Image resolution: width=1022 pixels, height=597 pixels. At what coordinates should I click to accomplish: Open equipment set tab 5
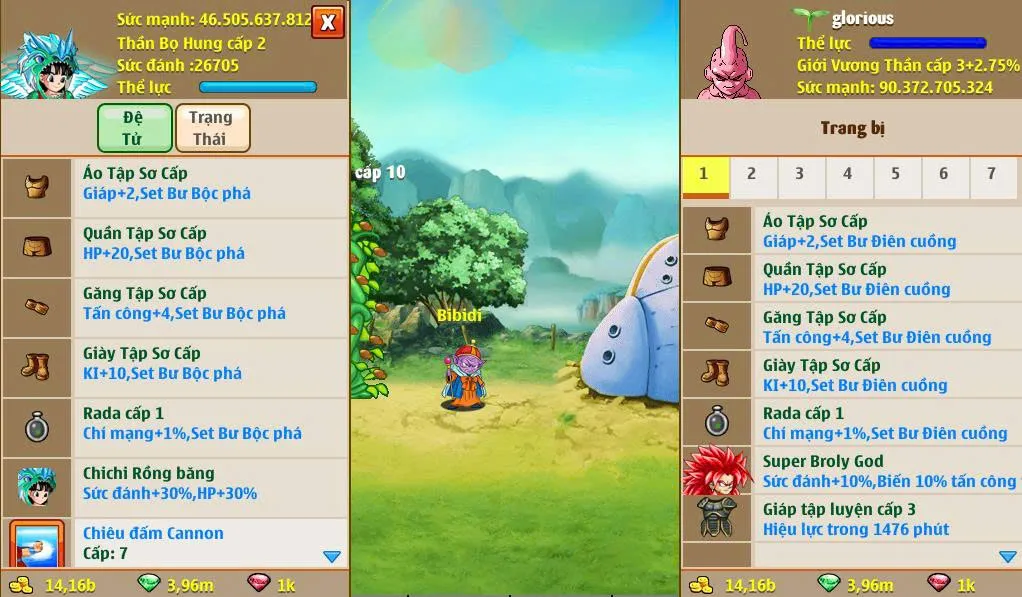click(x=895, y=175)
